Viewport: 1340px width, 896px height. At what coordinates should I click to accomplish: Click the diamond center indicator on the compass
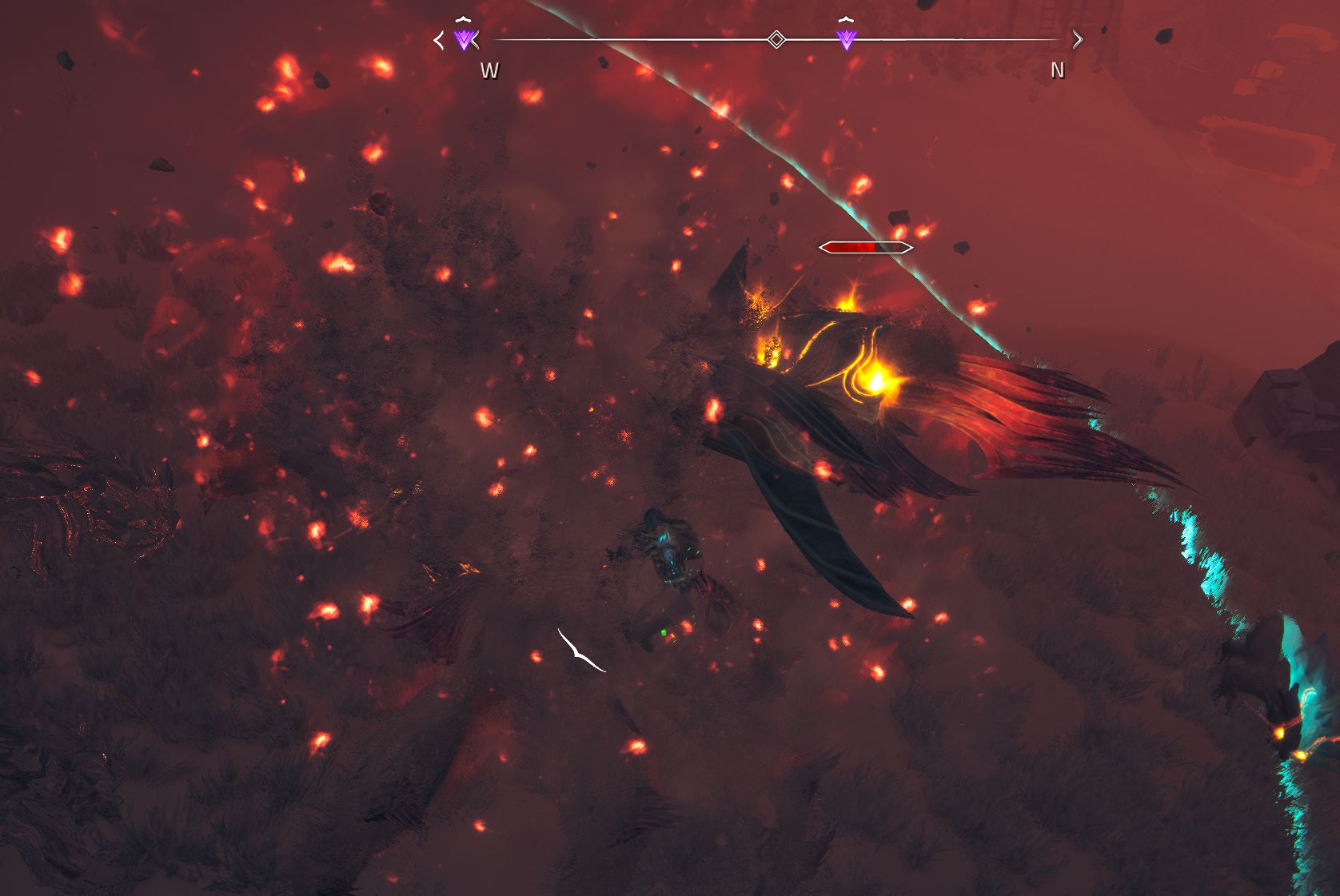click(x=776, y=39)
